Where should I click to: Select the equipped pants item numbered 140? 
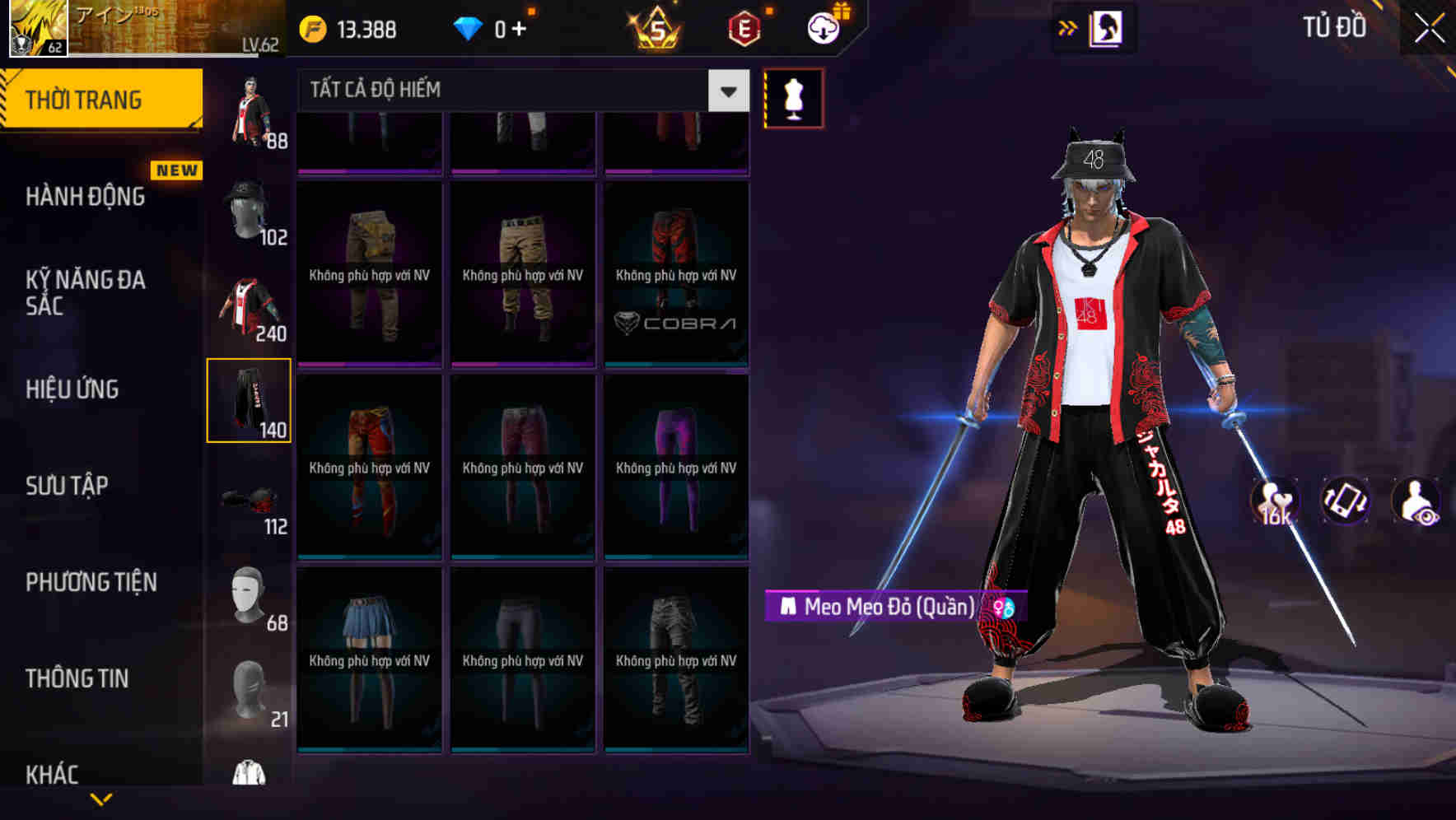pyautogui.click(x=250, y=399)
